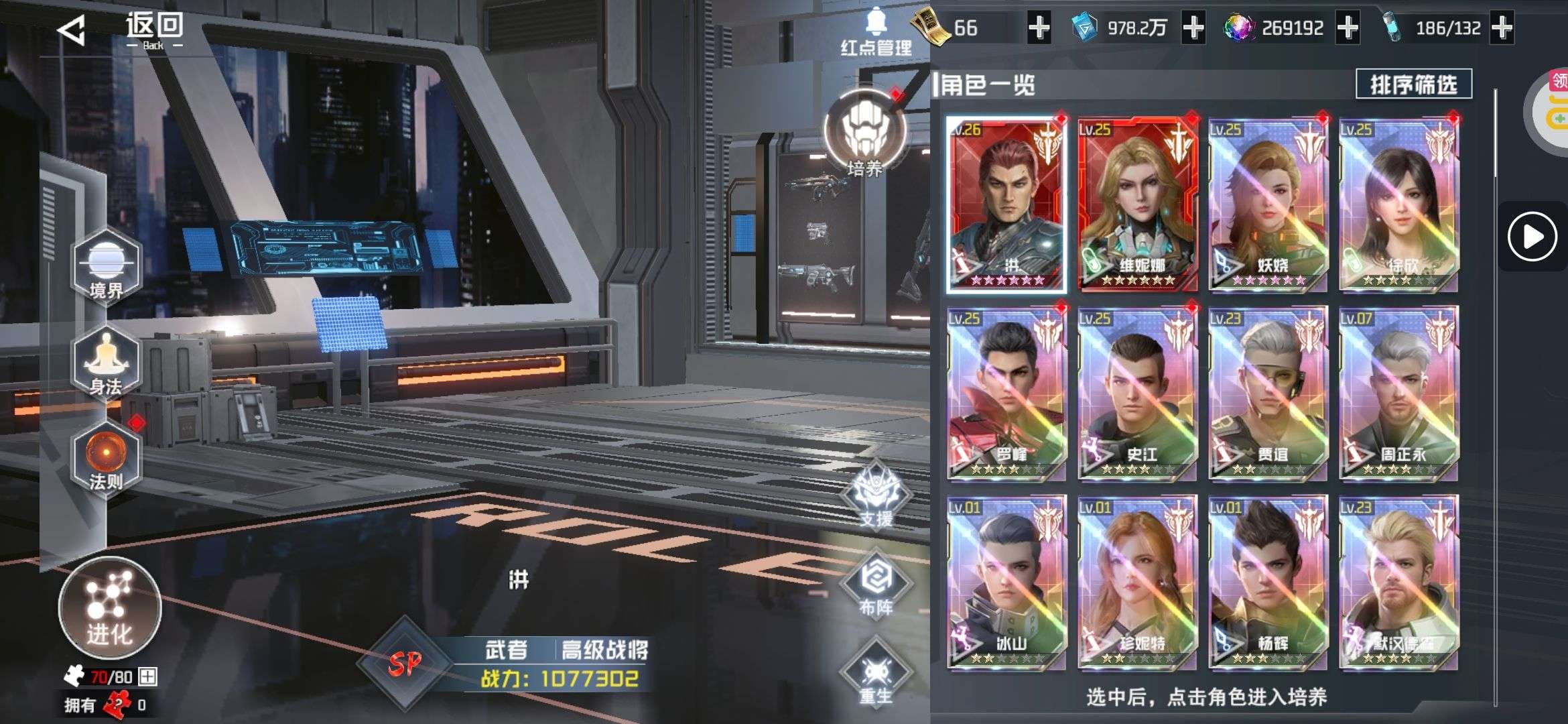1568x724 pixels.
Task: Select the 洪 character card
Action: [1006, 204]
